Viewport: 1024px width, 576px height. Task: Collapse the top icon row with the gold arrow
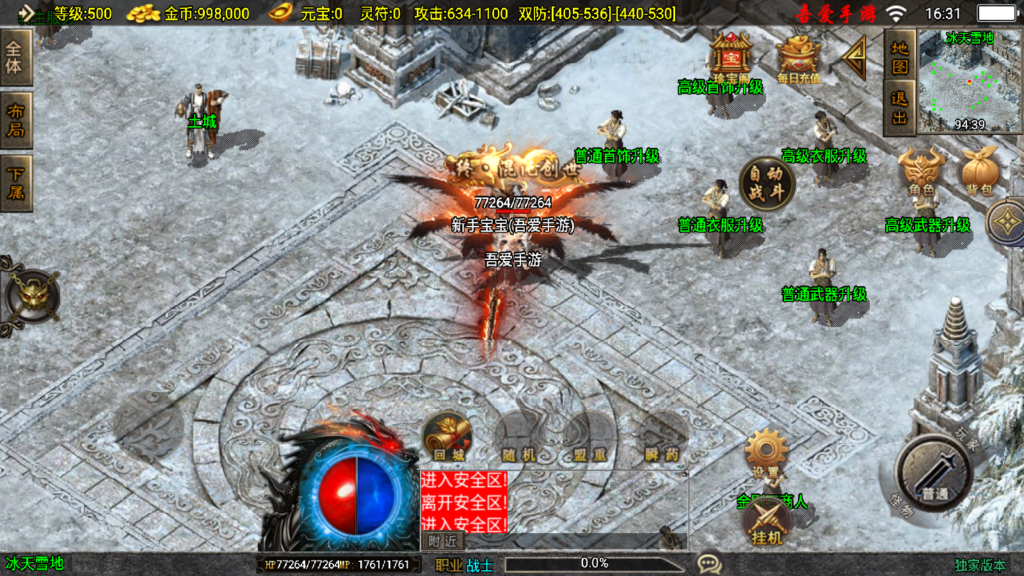pos(855,58)
